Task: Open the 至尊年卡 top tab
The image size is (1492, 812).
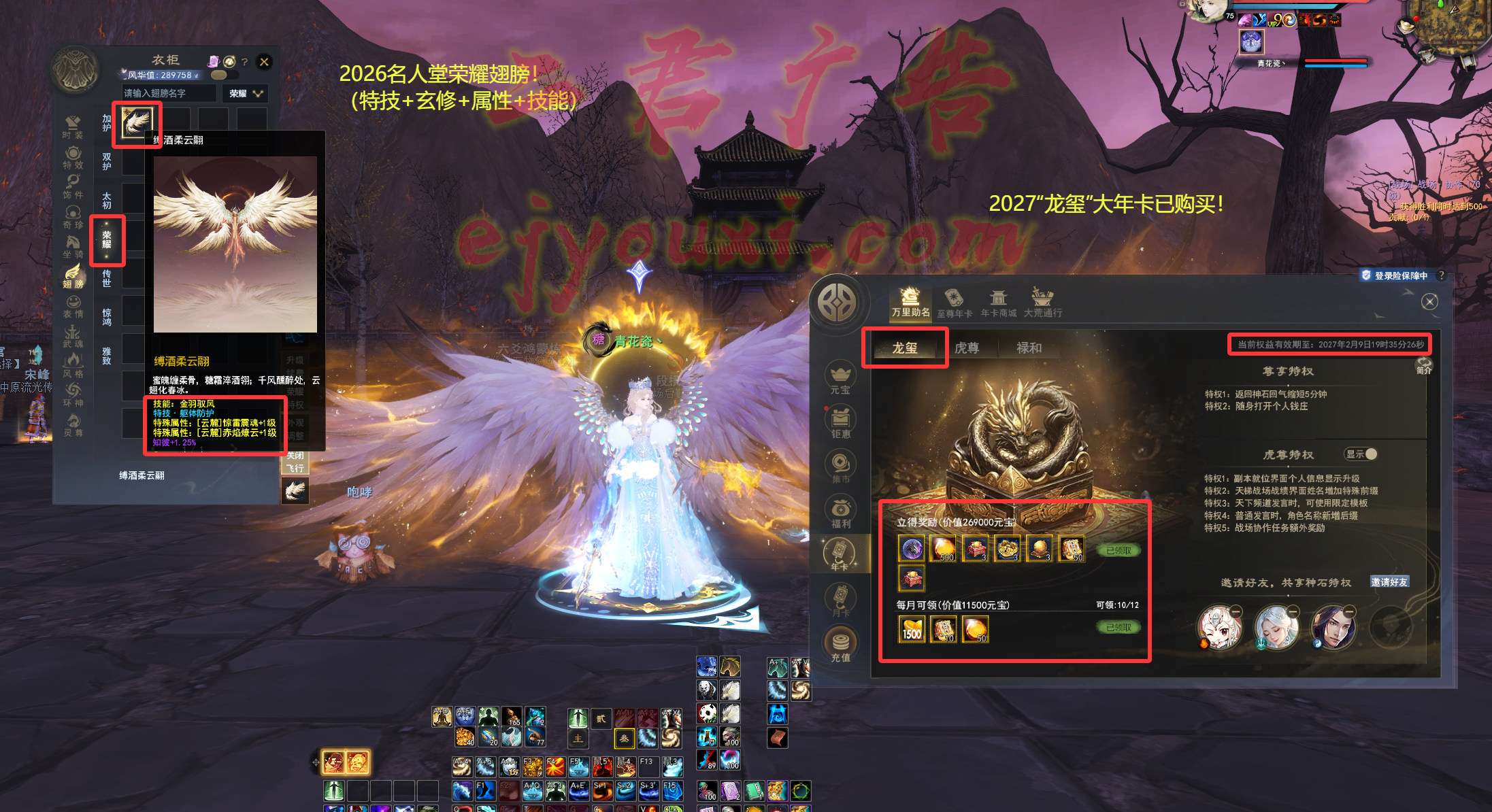Action: 954,303
